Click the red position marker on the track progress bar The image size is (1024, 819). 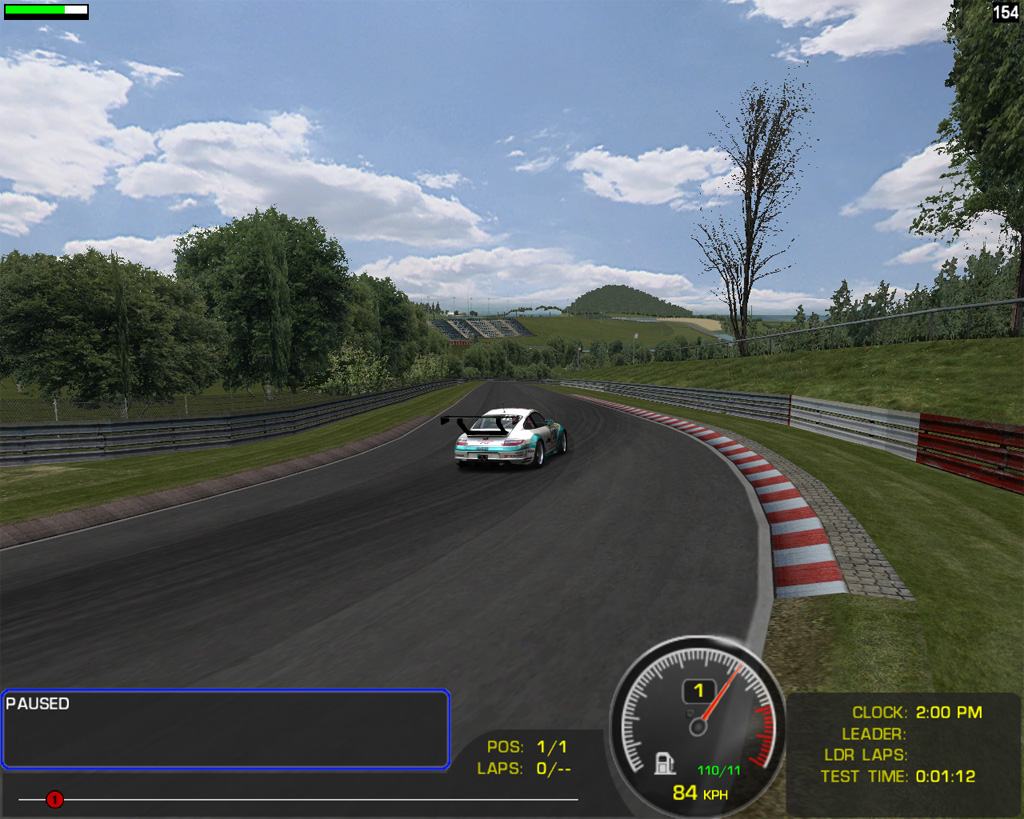[x=55, y=799]
